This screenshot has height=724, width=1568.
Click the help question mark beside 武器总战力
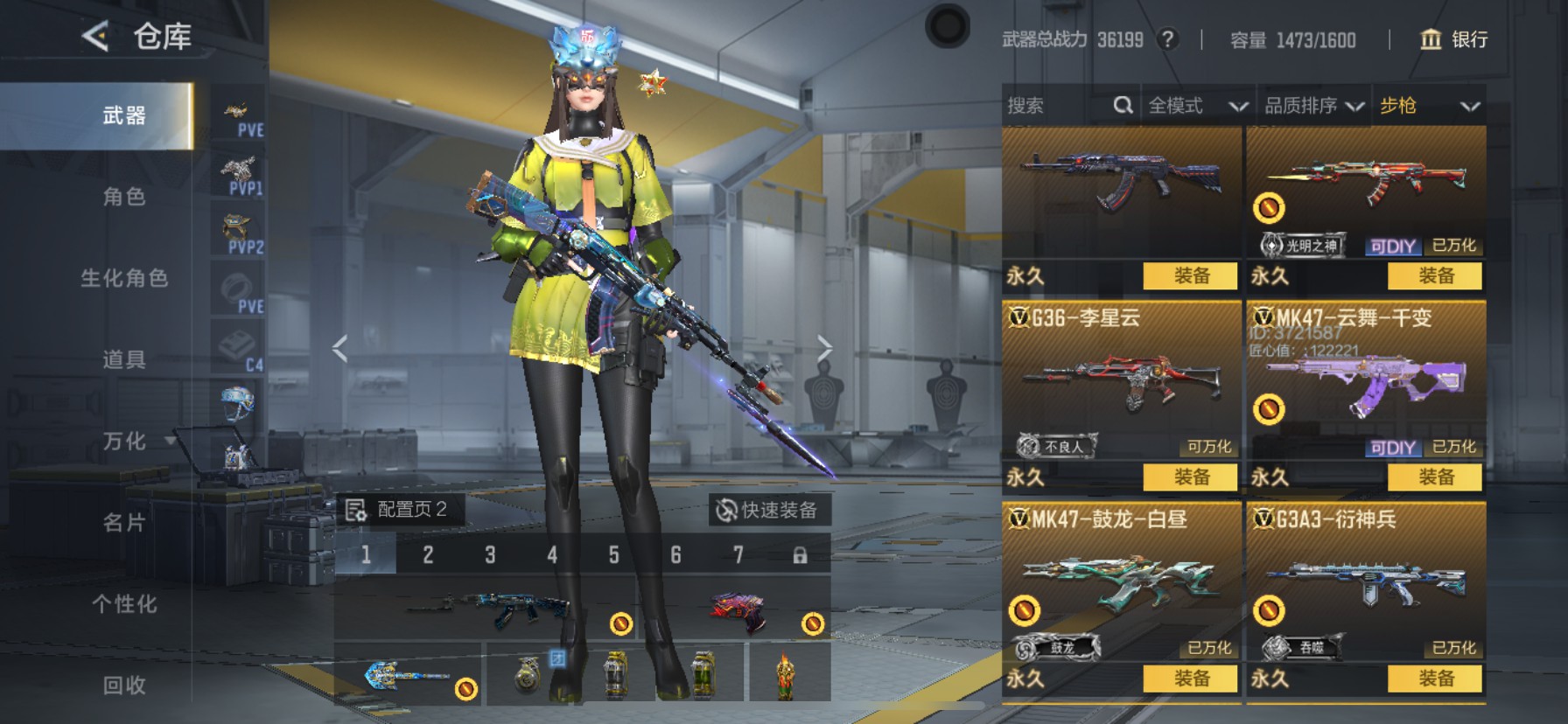pyautogui.click(x=1170, y=39)
